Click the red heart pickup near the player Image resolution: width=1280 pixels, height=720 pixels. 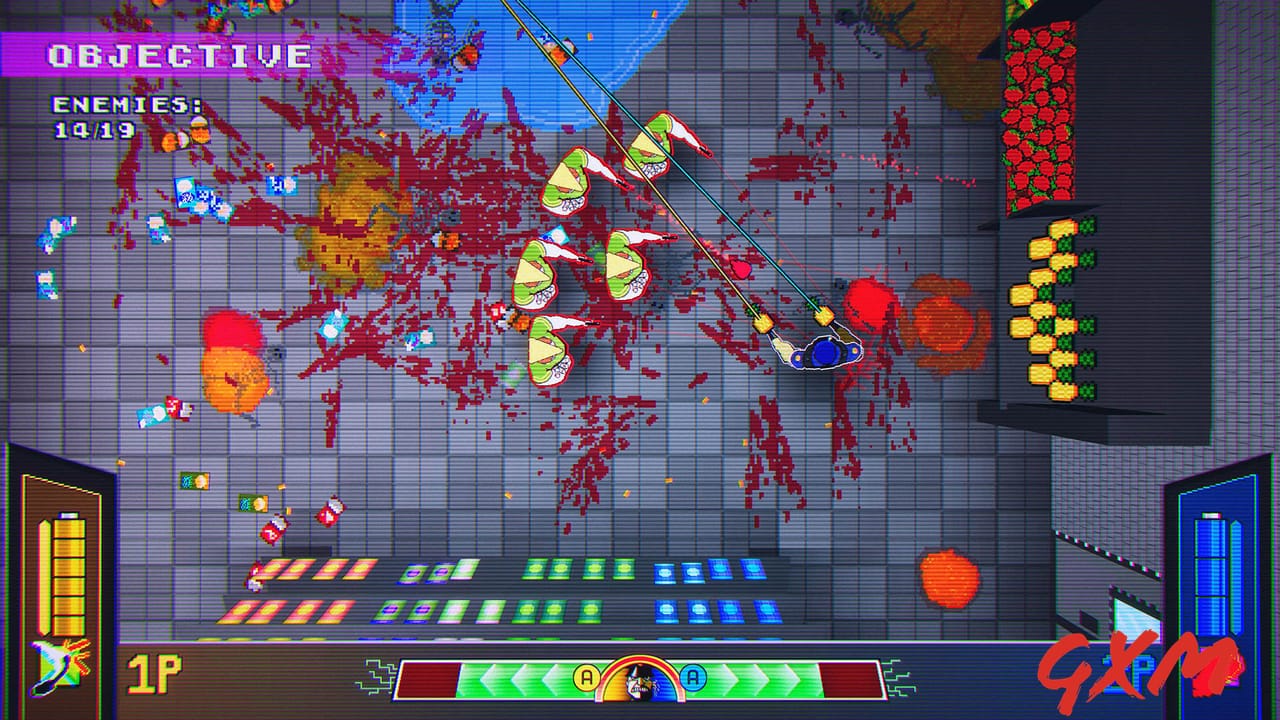point(740,270)
